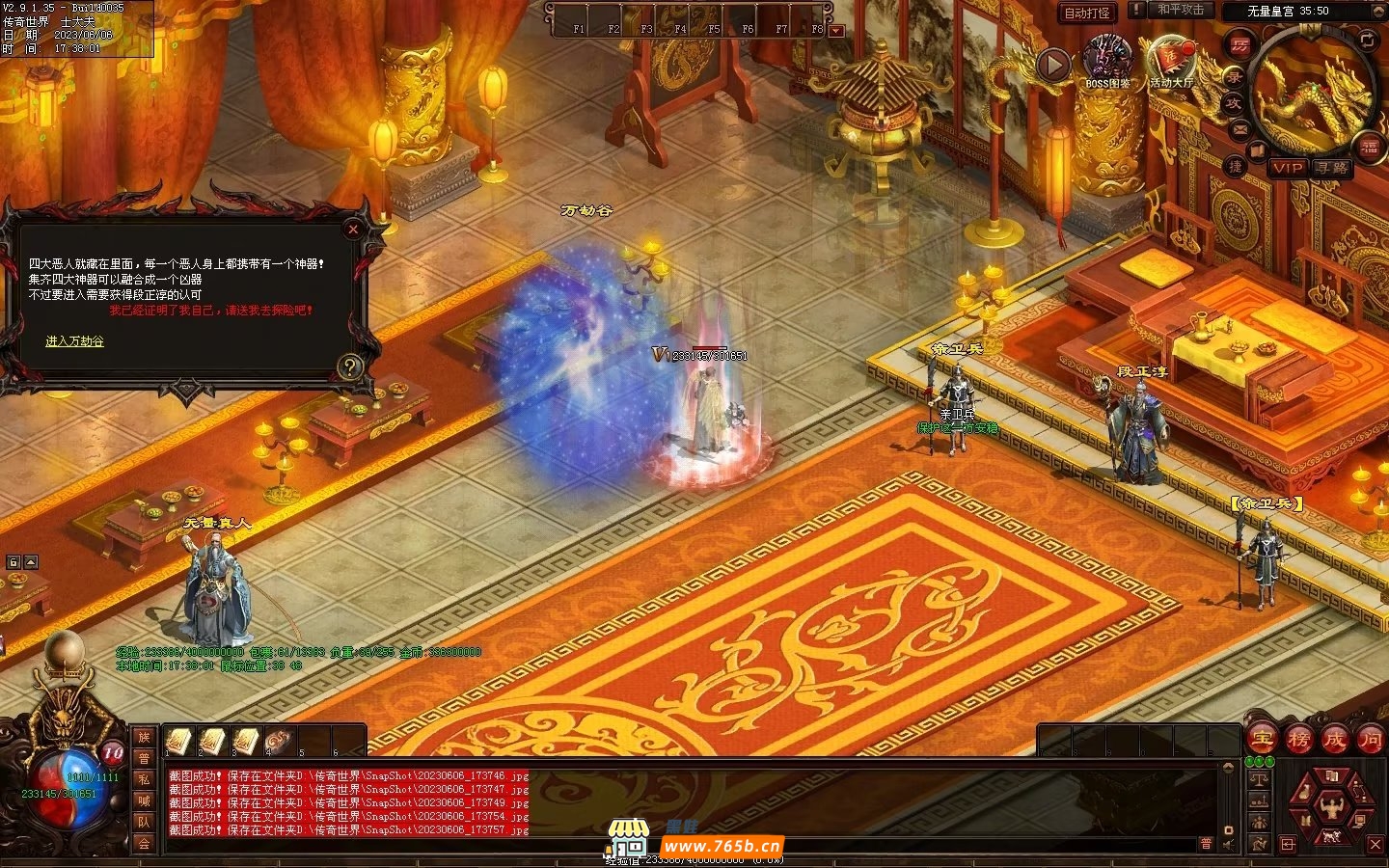Image resolution: width=1389 pixels, height=868 pixels.
Task: Open the 活动大厅 events hall
Action: [x=1171, y=60]
